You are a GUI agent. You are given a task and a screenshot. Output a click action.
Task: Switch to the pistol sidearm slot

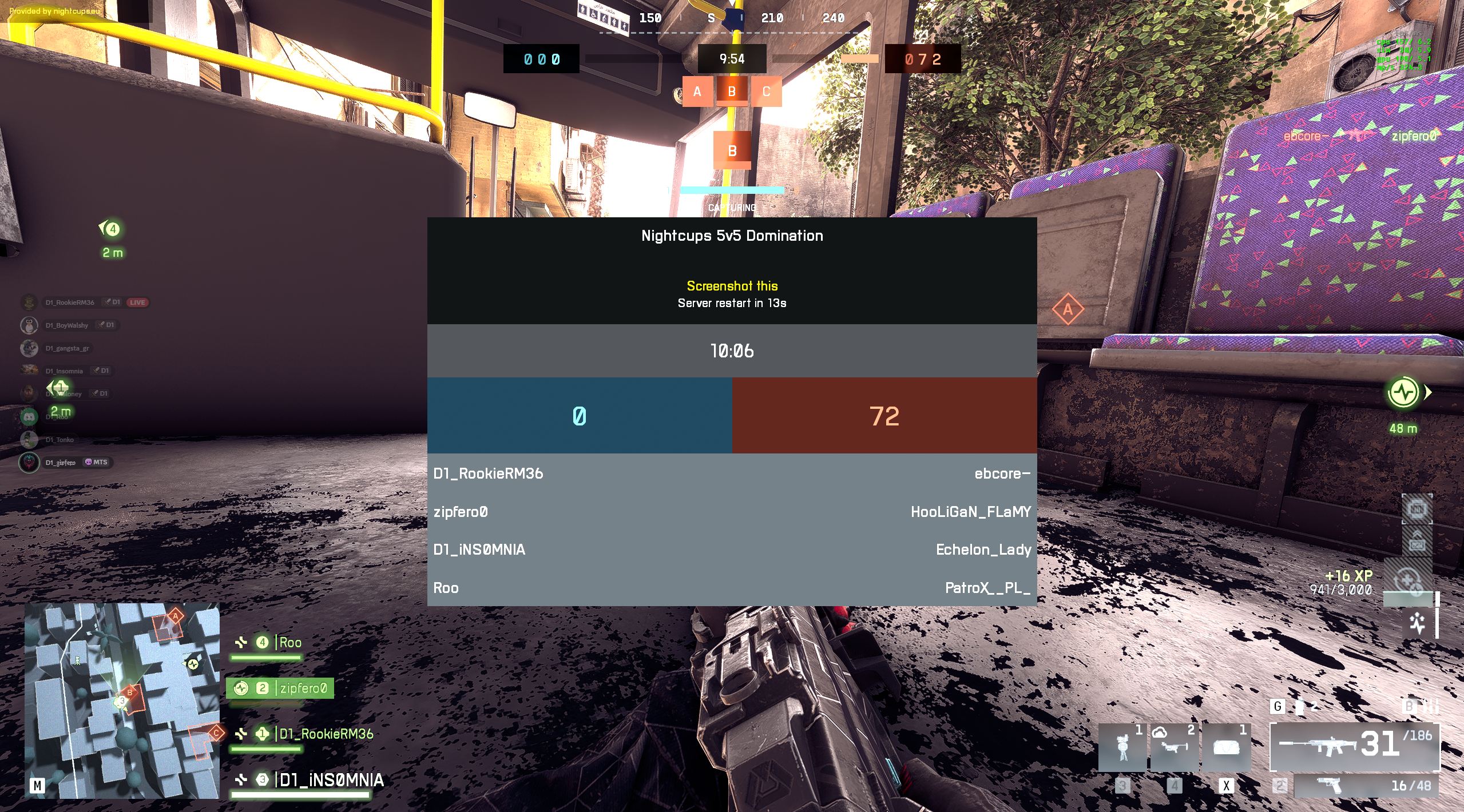coord(1365,786)
